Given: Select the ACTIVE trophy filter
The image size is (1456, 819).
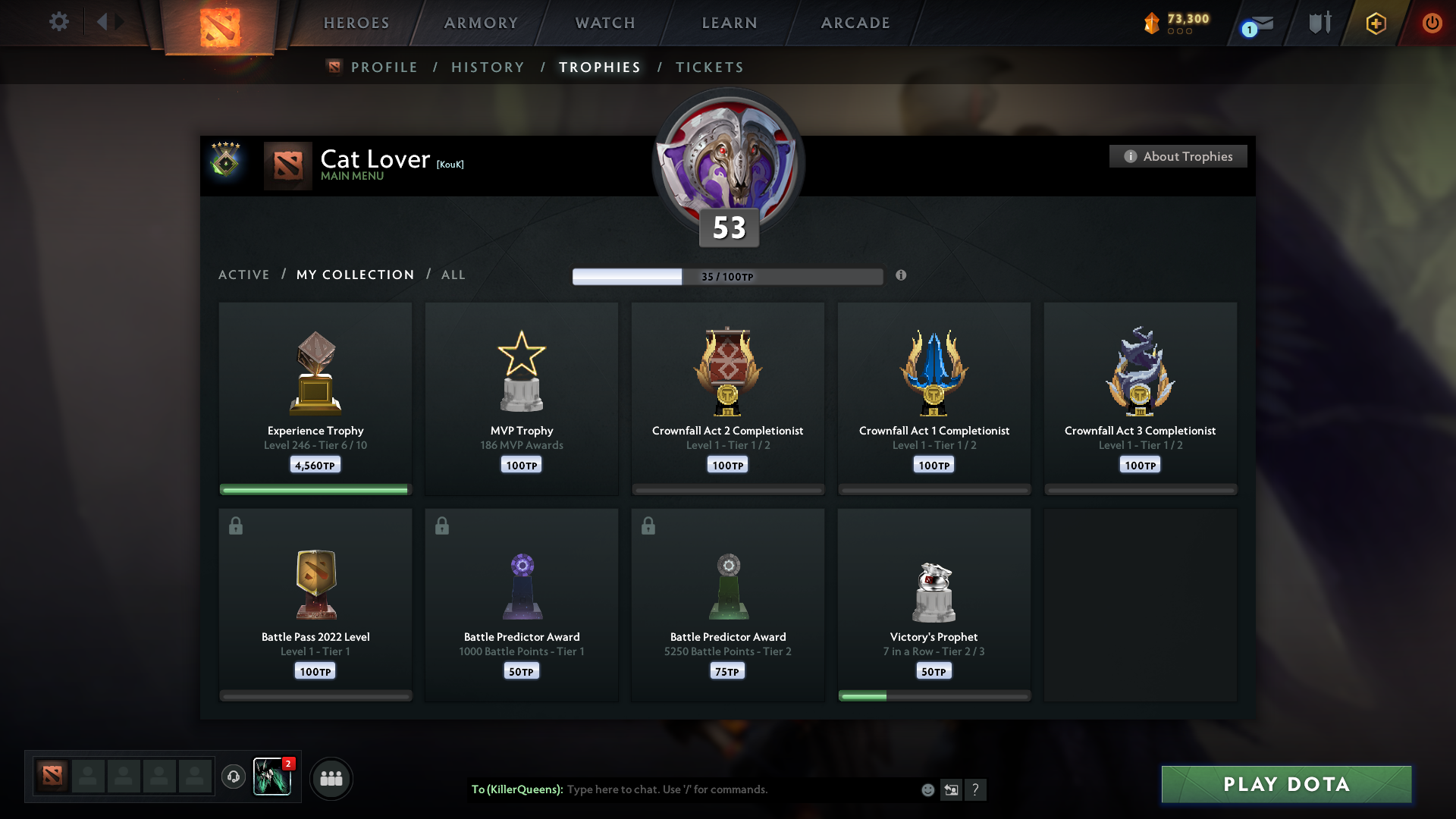Looking at the screenshot, I should (x=244, y=275).
